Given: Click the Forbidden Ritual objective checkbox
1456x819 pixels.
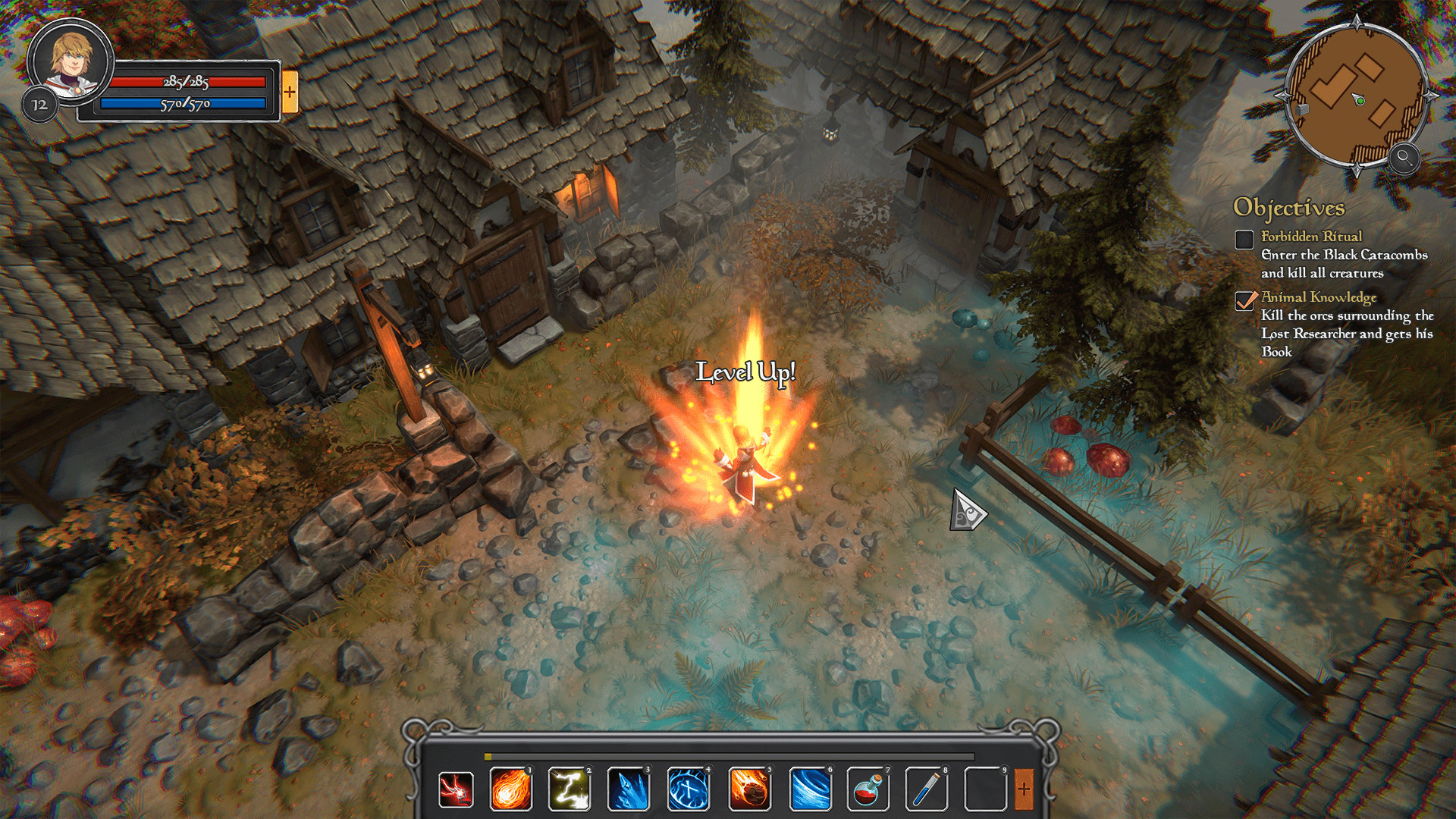Looking at the screenshot, I should tap(1244, 240).
